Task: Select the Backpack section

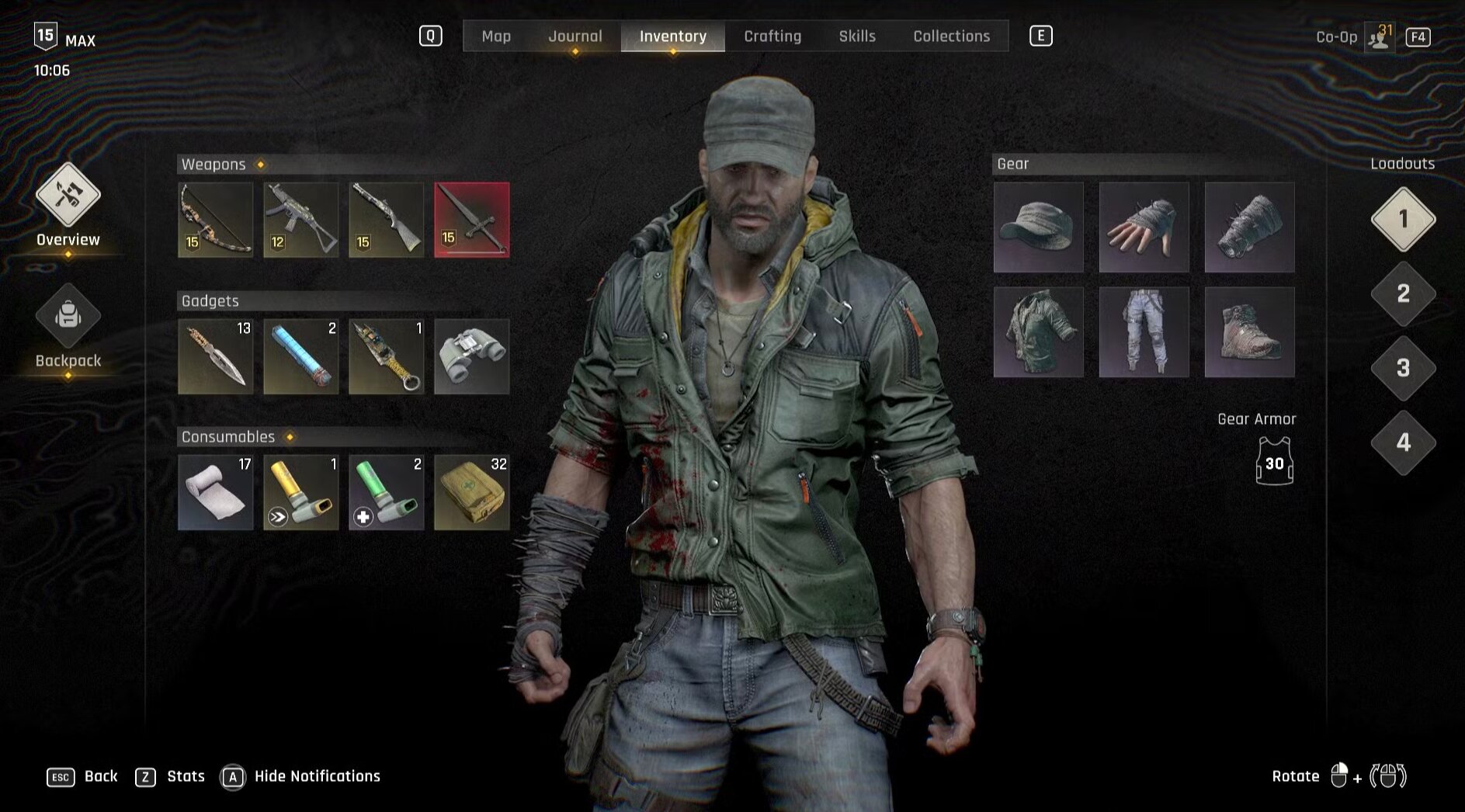Action: [x=68, y=326]
